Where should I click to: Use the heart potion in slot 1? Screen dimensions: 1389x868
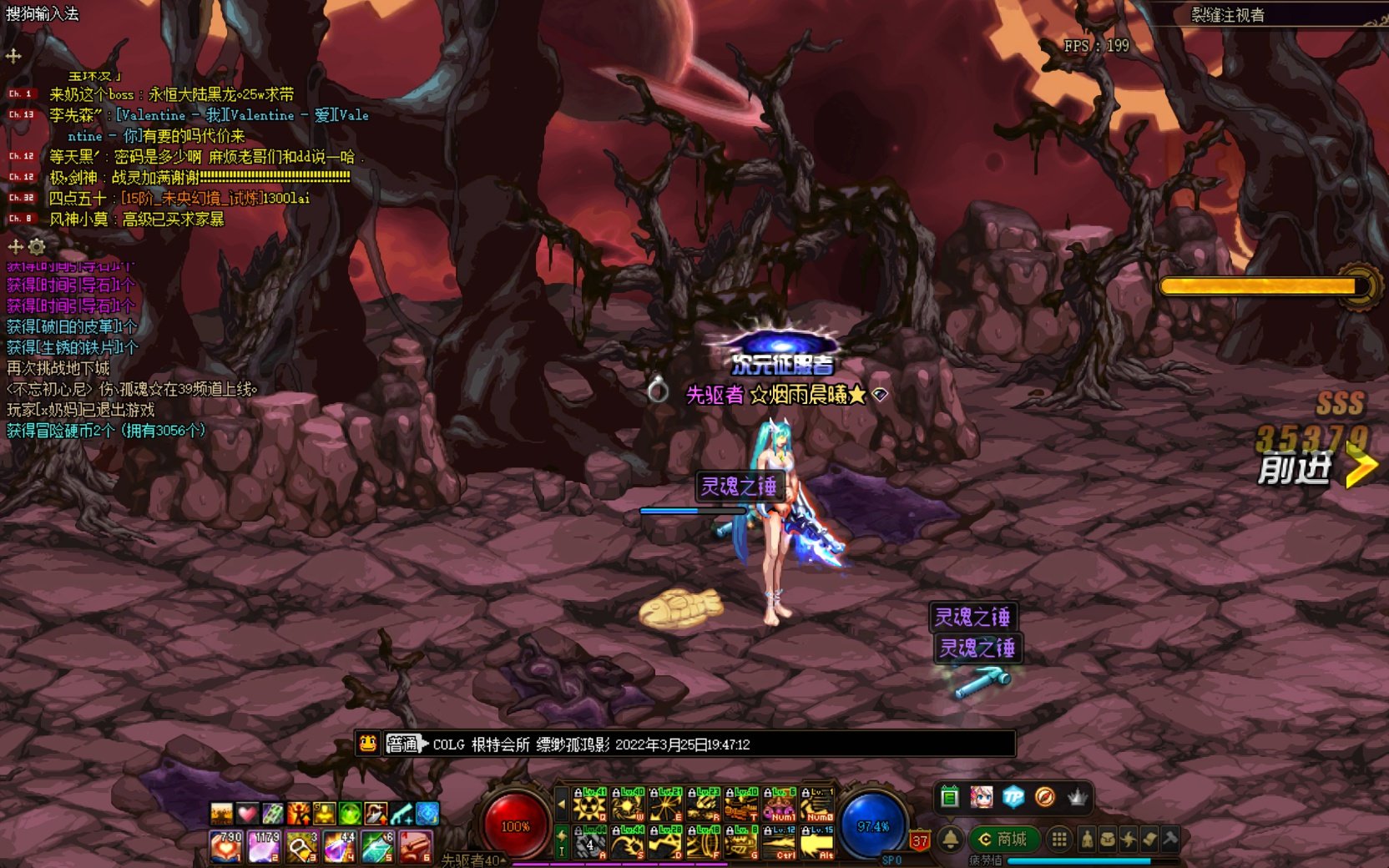[225, 846]
